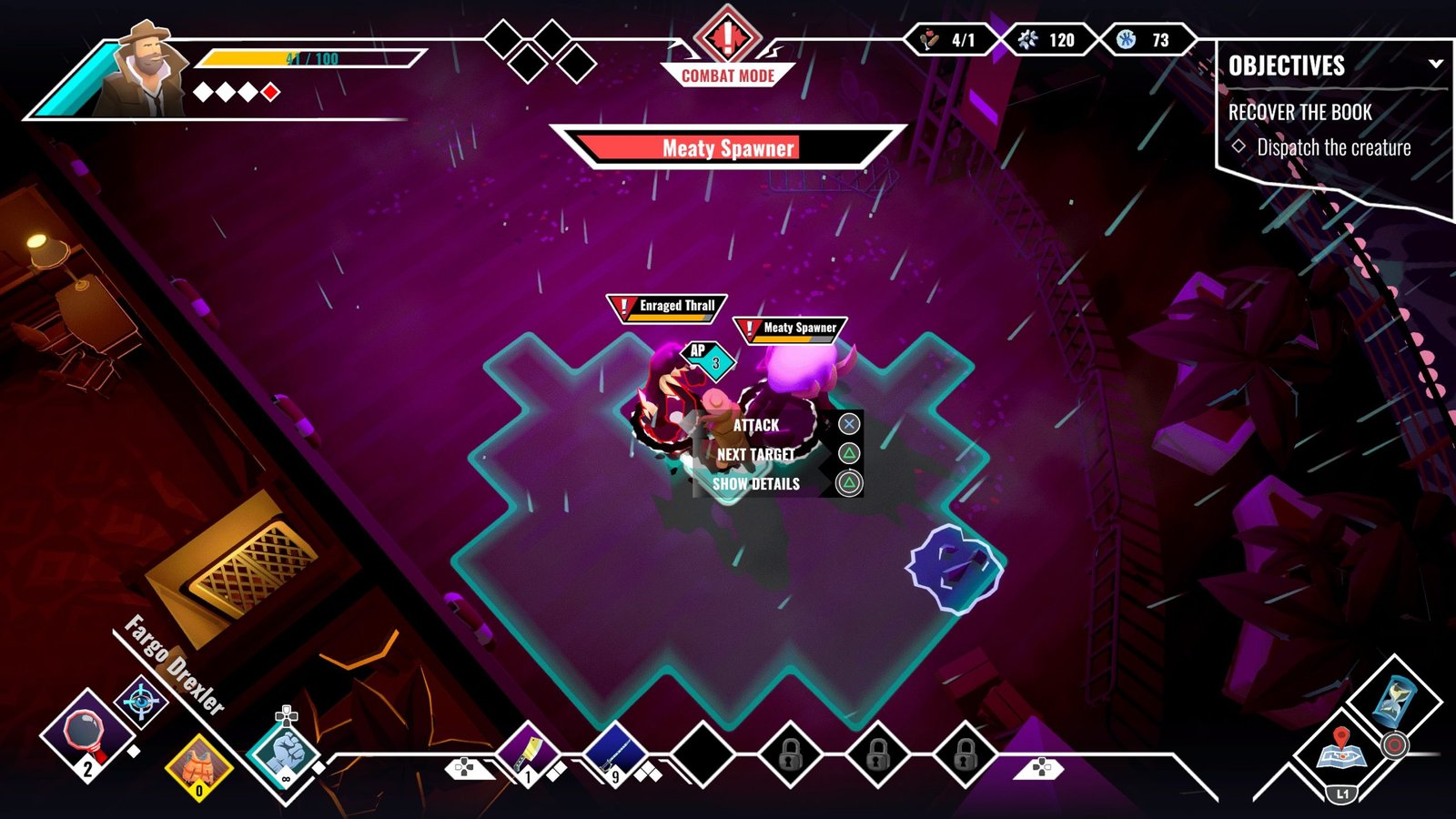Viewport: 1456px width, 819px height.
Task: Select the blue sword weapon slot
Action: [x=615, y=753]
